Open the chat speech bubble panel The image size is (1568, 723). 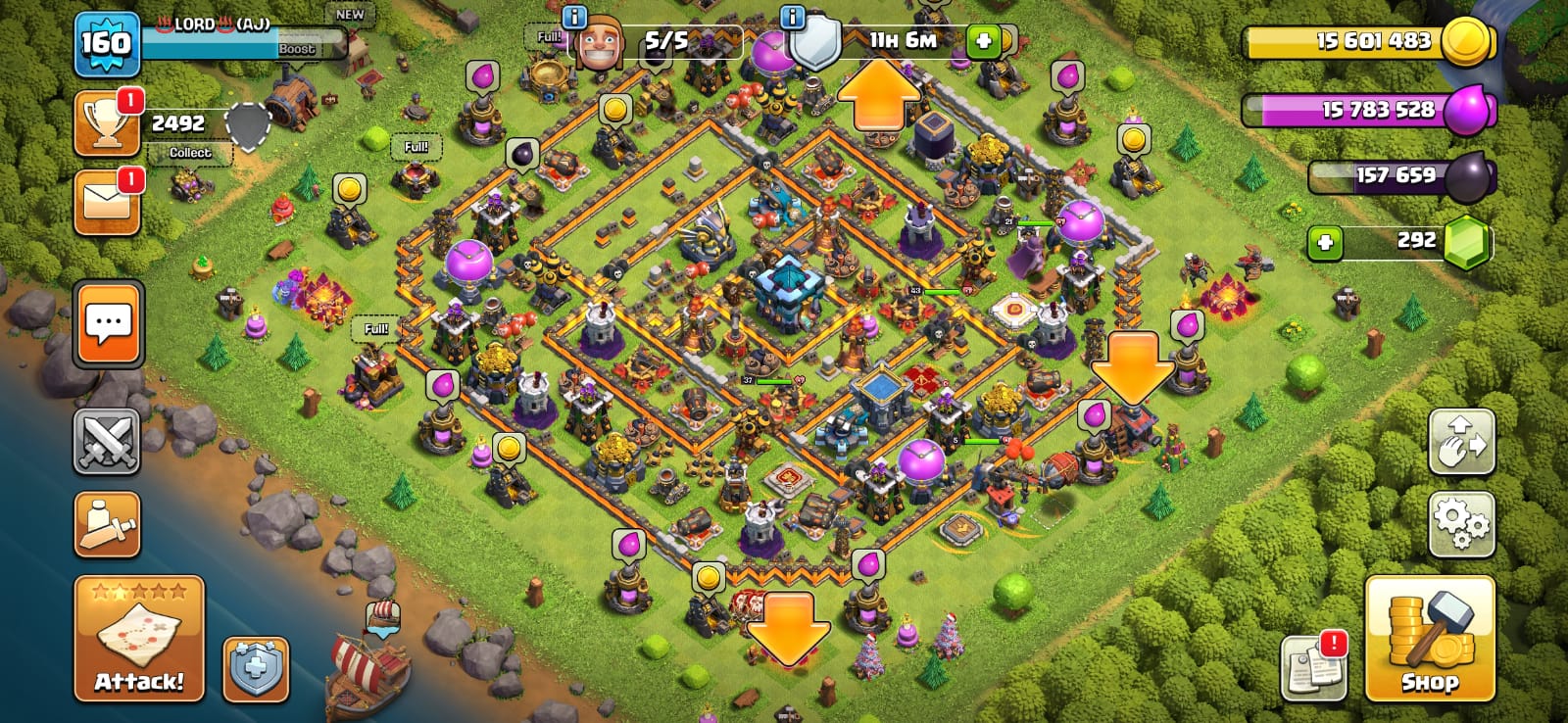pyautogui.click(x=108, y=323)
